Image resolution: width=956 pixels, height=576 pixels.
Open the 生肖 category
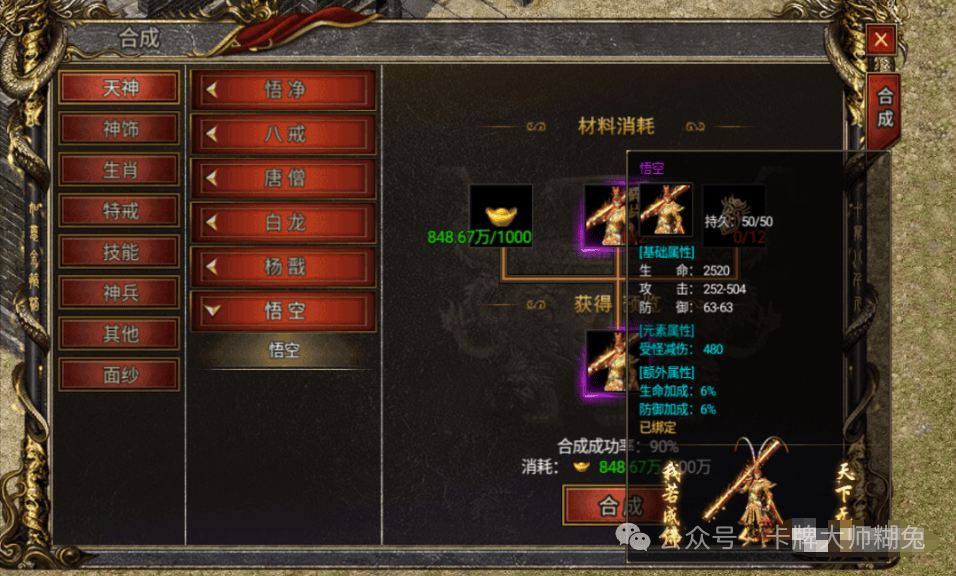click(x=120, y=170)
